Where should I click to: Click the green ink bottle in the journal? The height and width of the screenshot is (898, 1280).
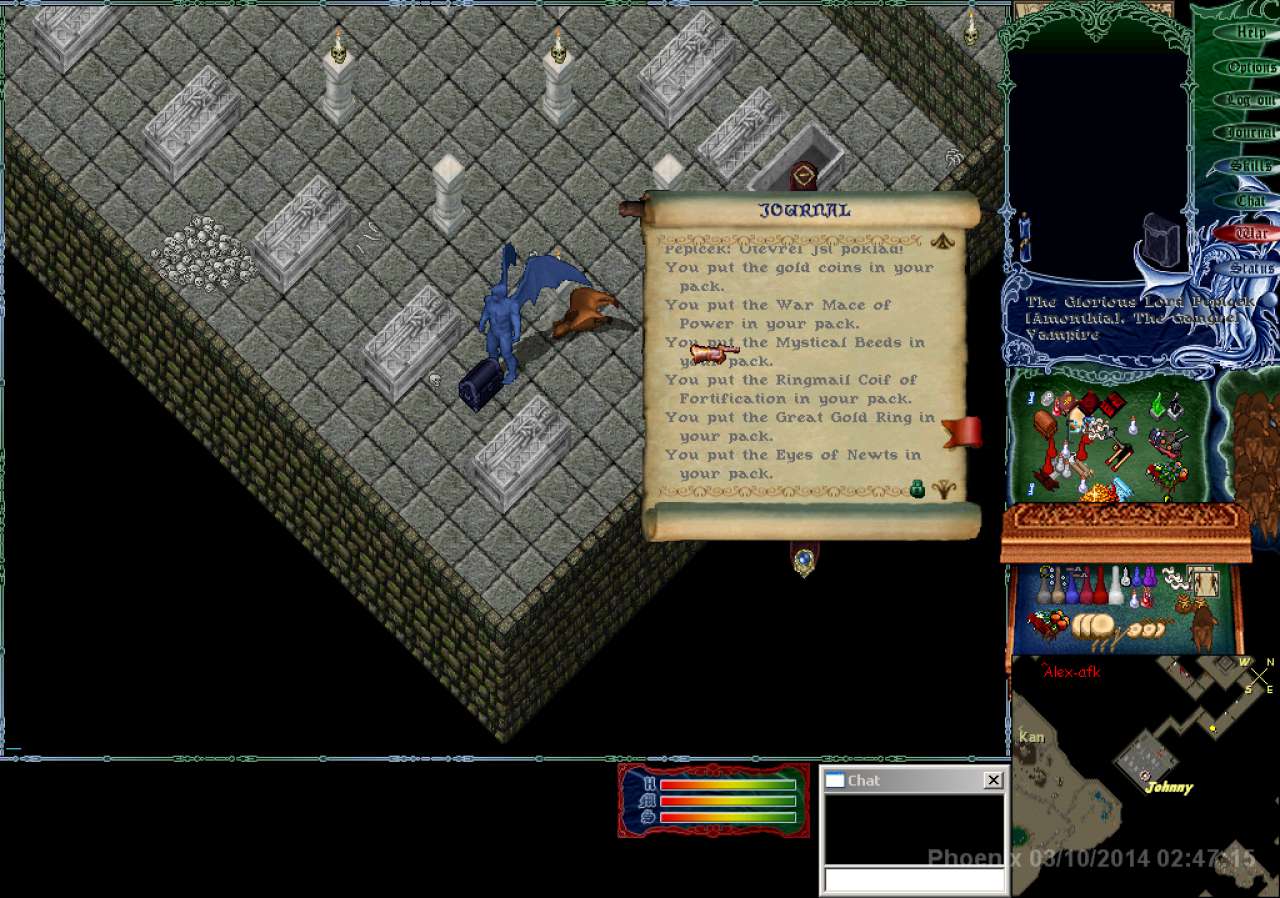917,488
